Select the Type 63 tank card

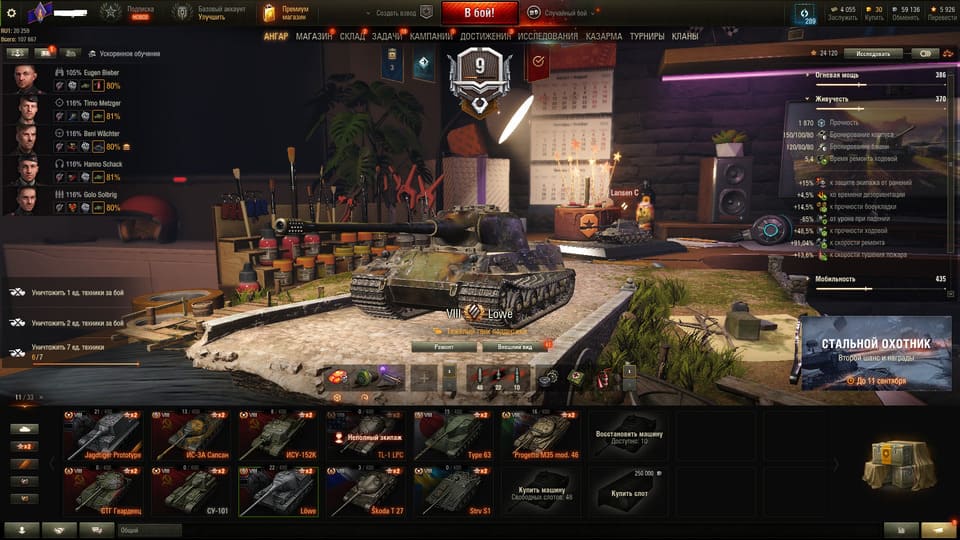click(453, 435)
